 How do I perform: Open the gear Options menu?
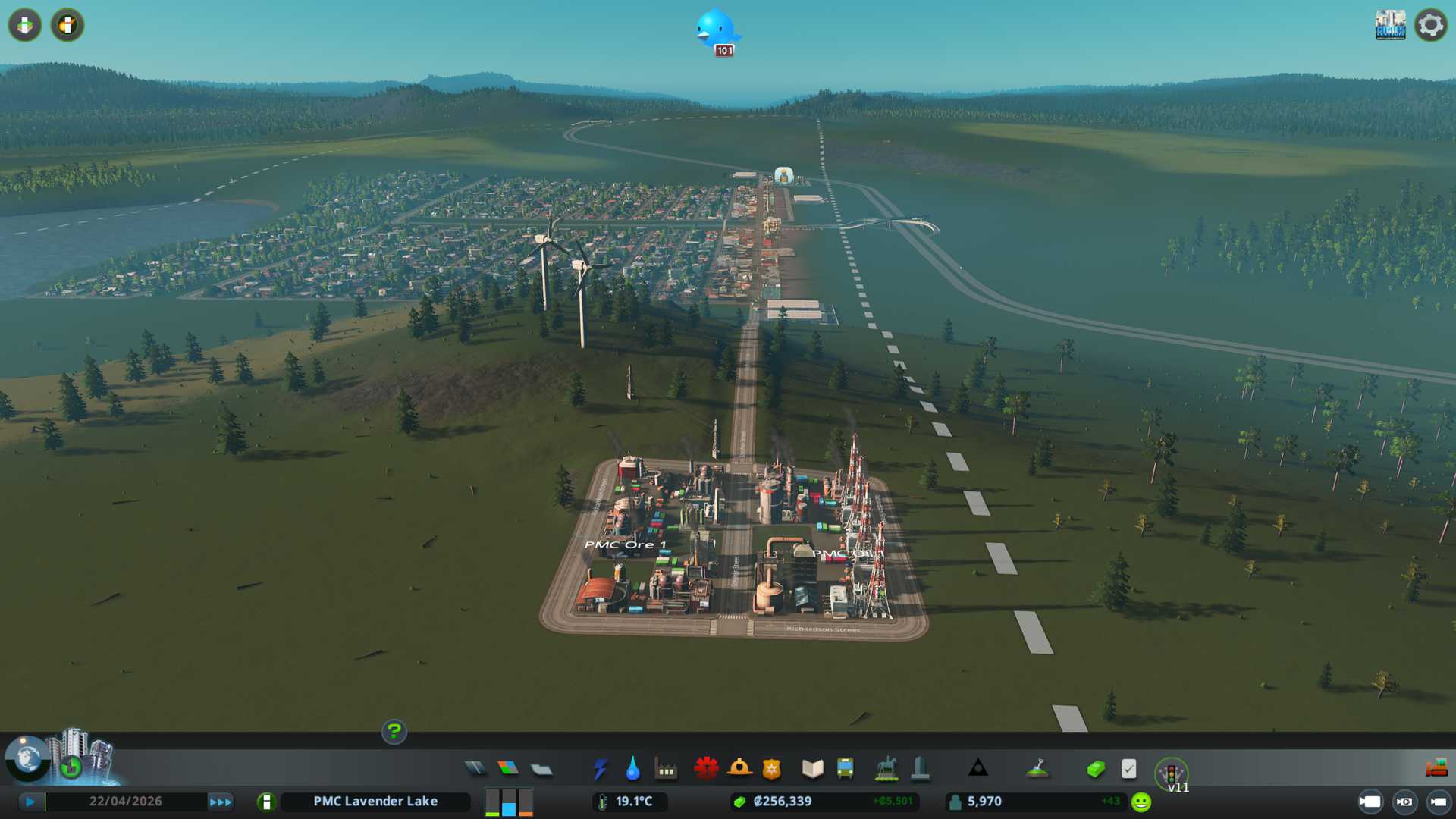coord(1431,26)
